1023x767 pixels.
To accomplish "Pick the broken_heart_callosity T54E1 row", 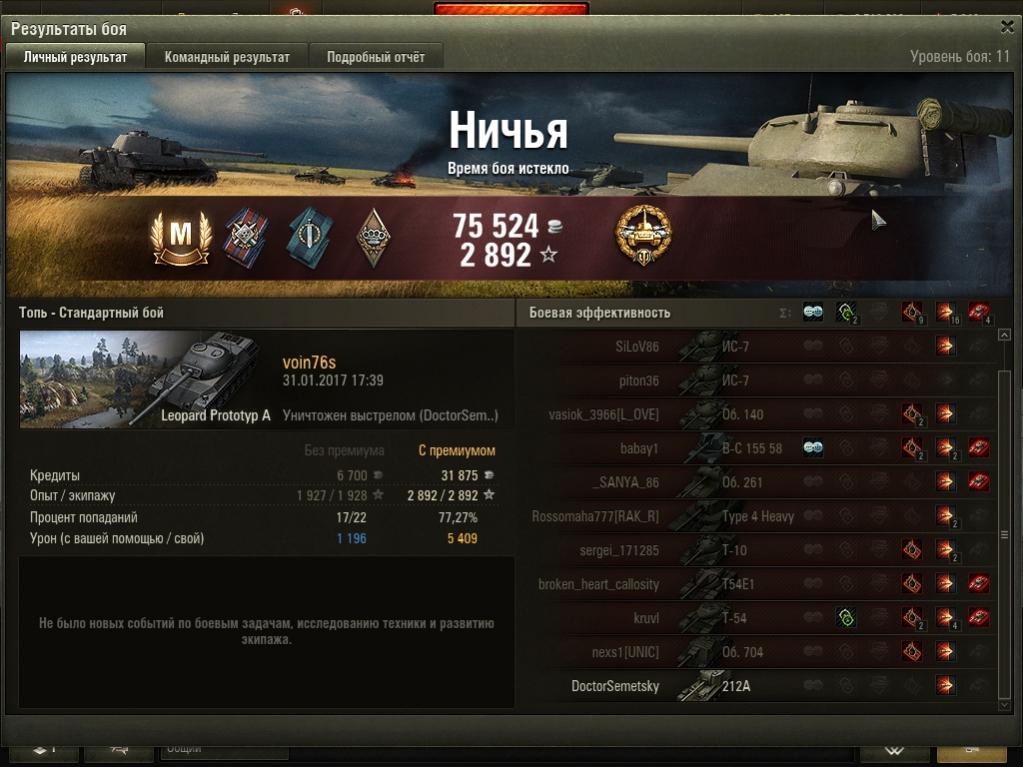I will pyautogui.click(x=760, y=584).
